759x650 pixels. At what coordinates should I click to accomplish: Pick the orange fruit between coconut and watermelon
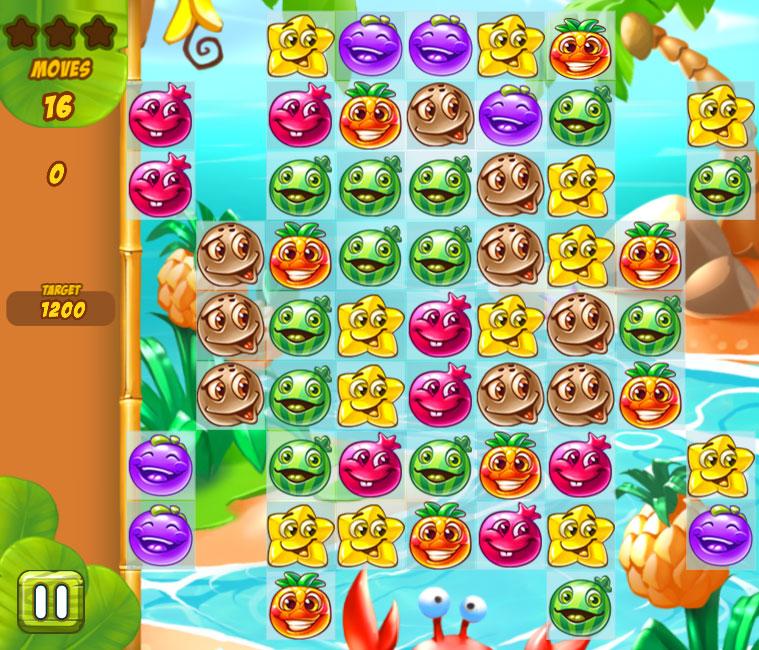click(x=300, y=255)
